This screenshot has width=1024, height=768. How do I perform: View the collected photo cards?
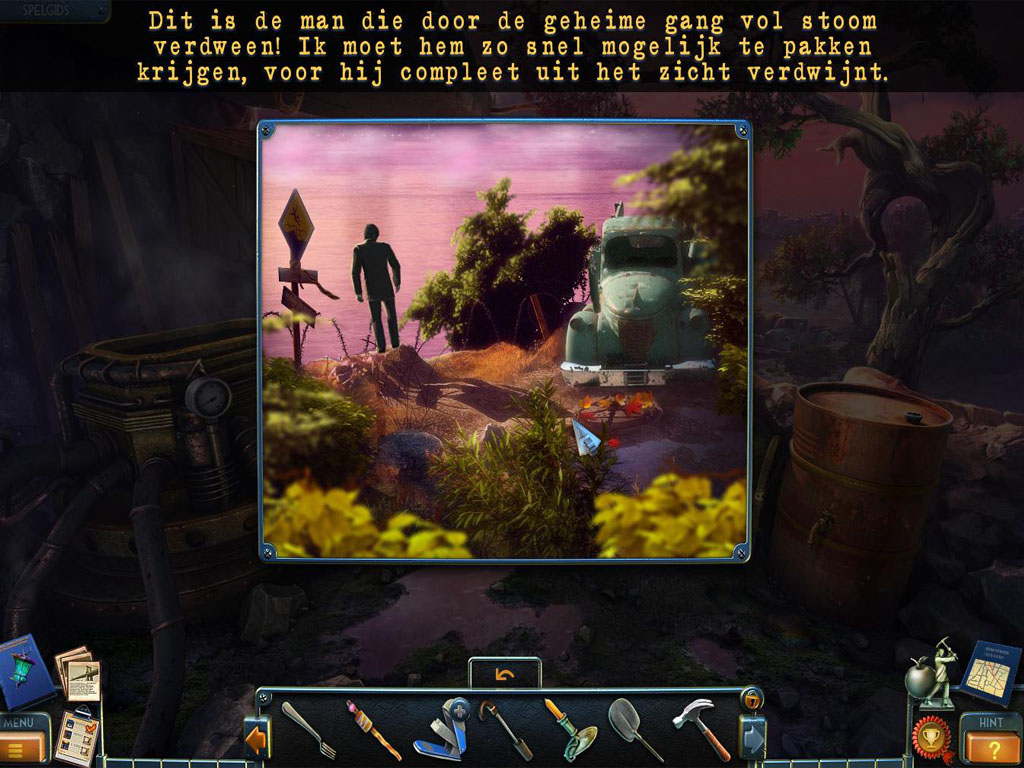(x=78, y=674)
